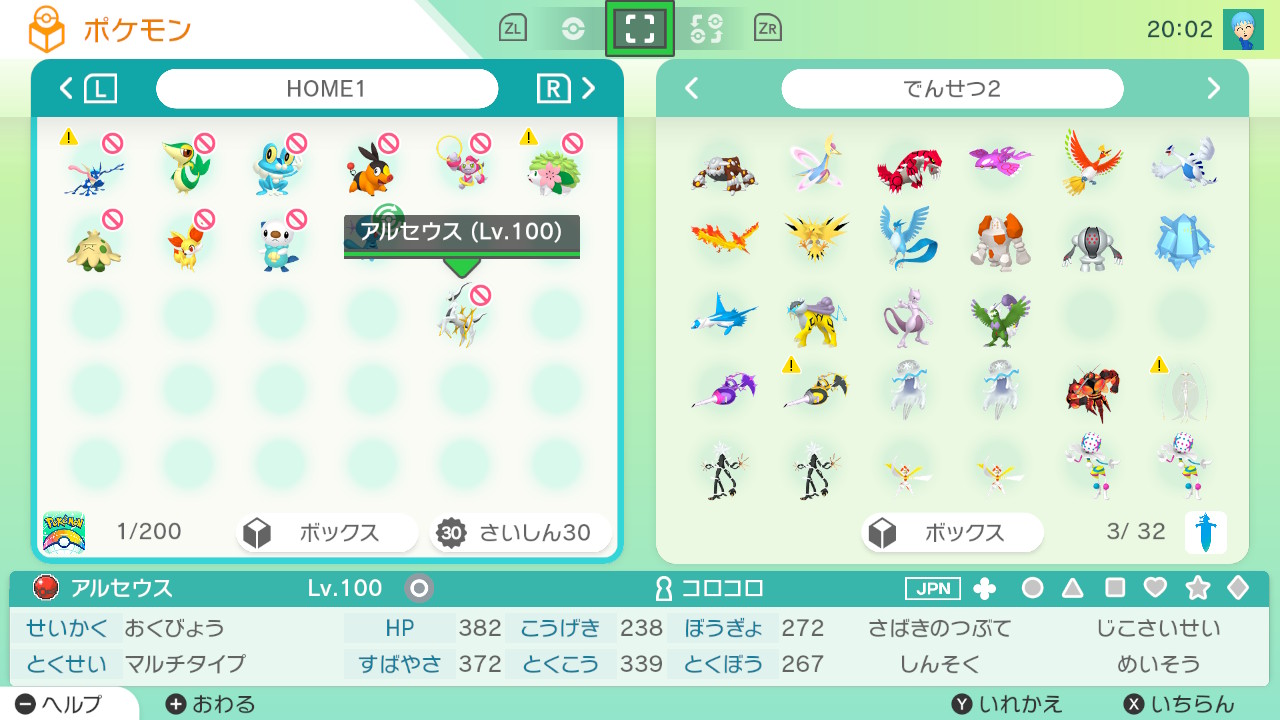This screenshot has height=720, width=1280.
Task: Click the sword item icon near the 3/32 counter
Action: (x=1207, y=533)
